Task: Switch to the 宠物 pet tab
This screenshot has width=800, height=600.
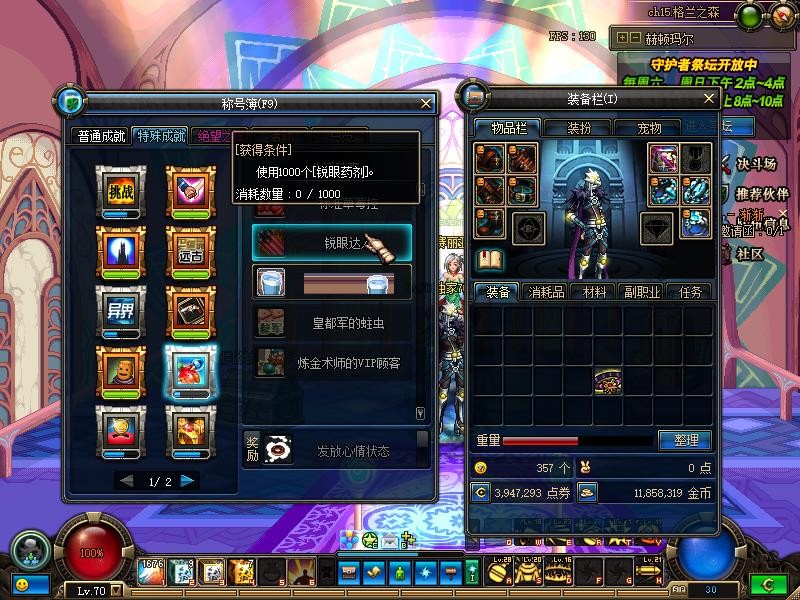Action: 649,128
